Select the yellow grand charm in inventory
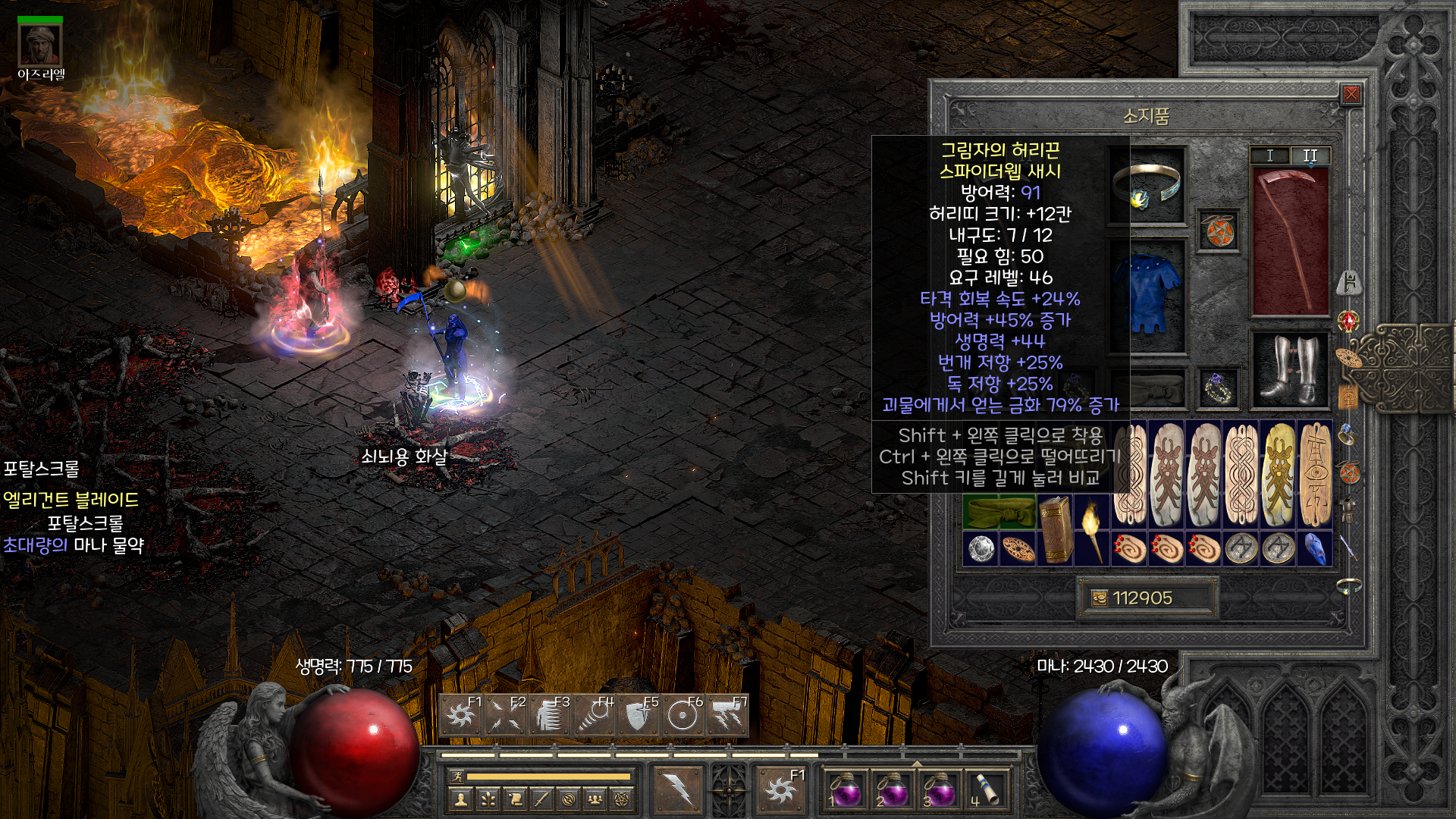 (1279, 475)
